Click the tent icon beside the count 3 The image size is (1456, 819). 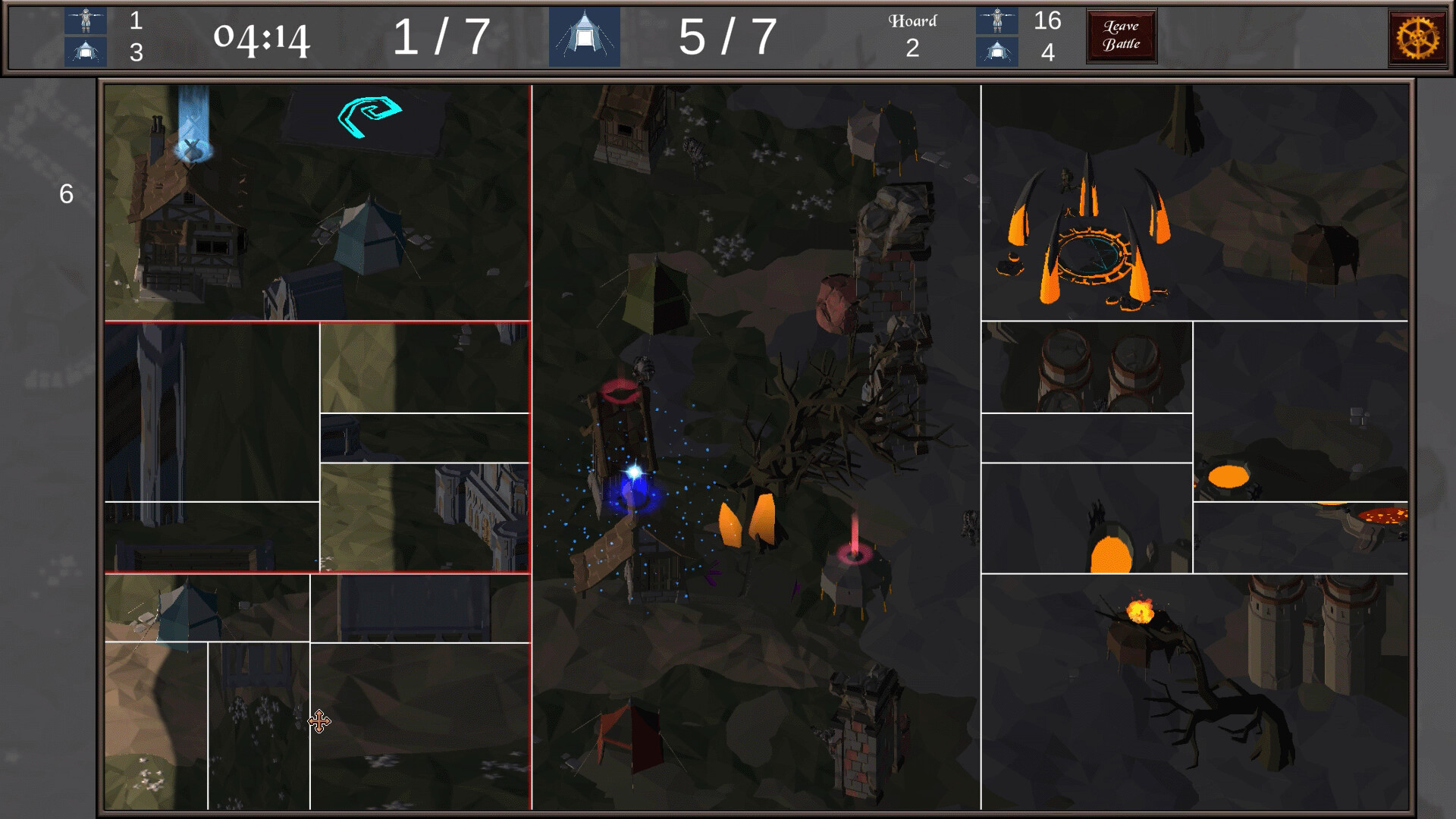(x=86, y=52)
